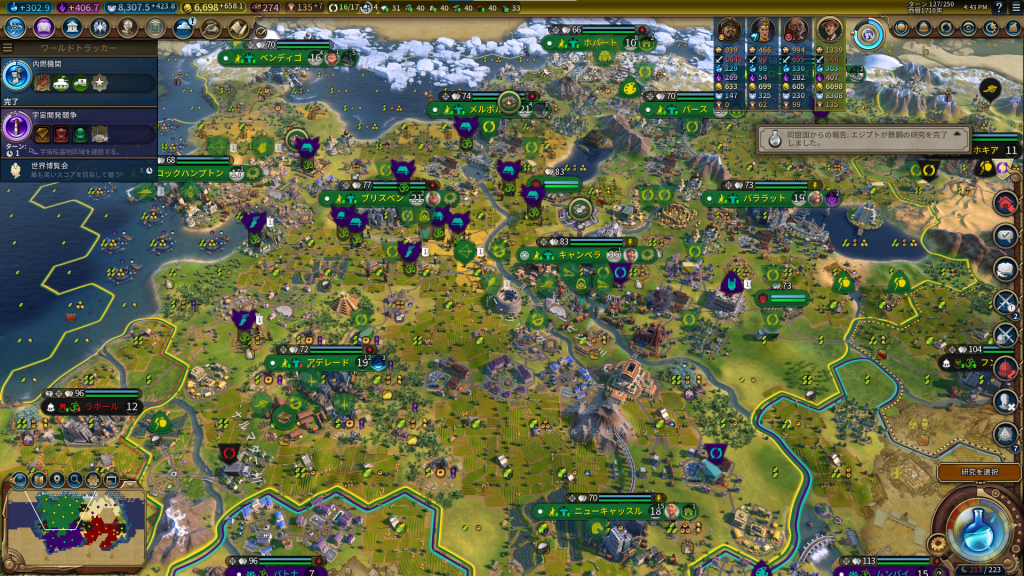This screenshot has height=576, width=1024.
Task: Click the player's own leader portrait
Action: coord(830,29)
